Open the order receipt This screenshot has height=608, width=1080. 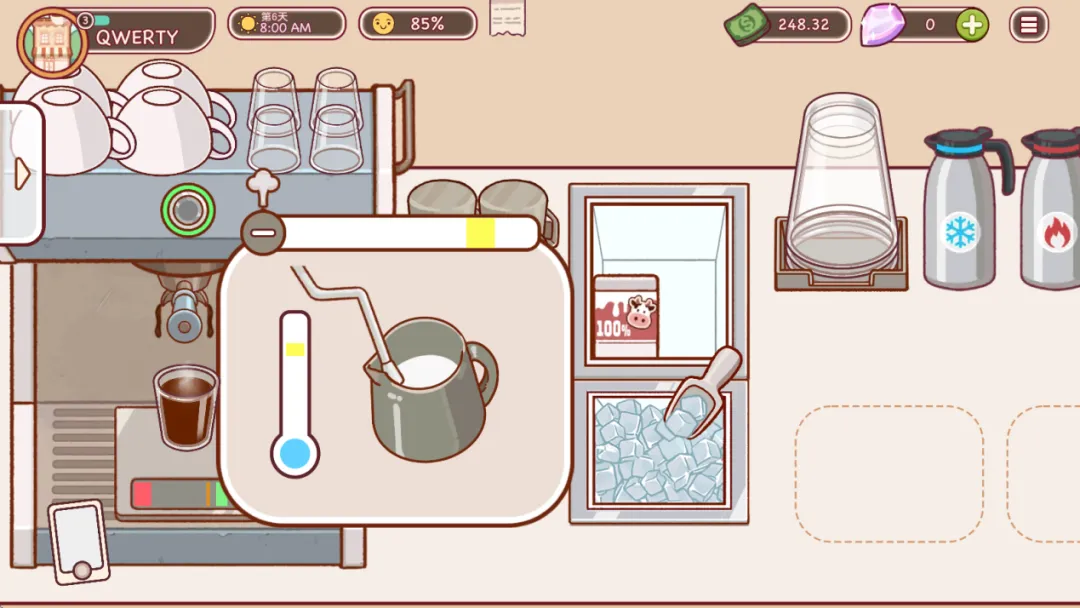tap(507, 18)
